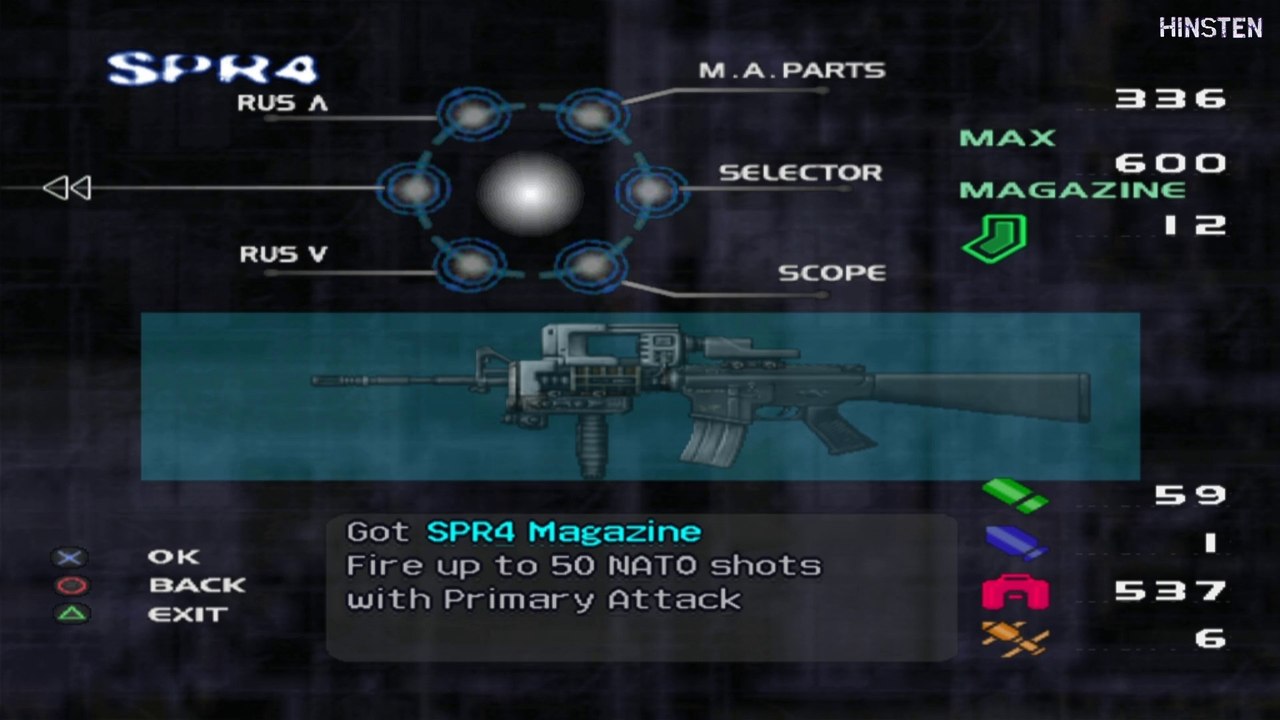Select the green magazine icon

994,239
